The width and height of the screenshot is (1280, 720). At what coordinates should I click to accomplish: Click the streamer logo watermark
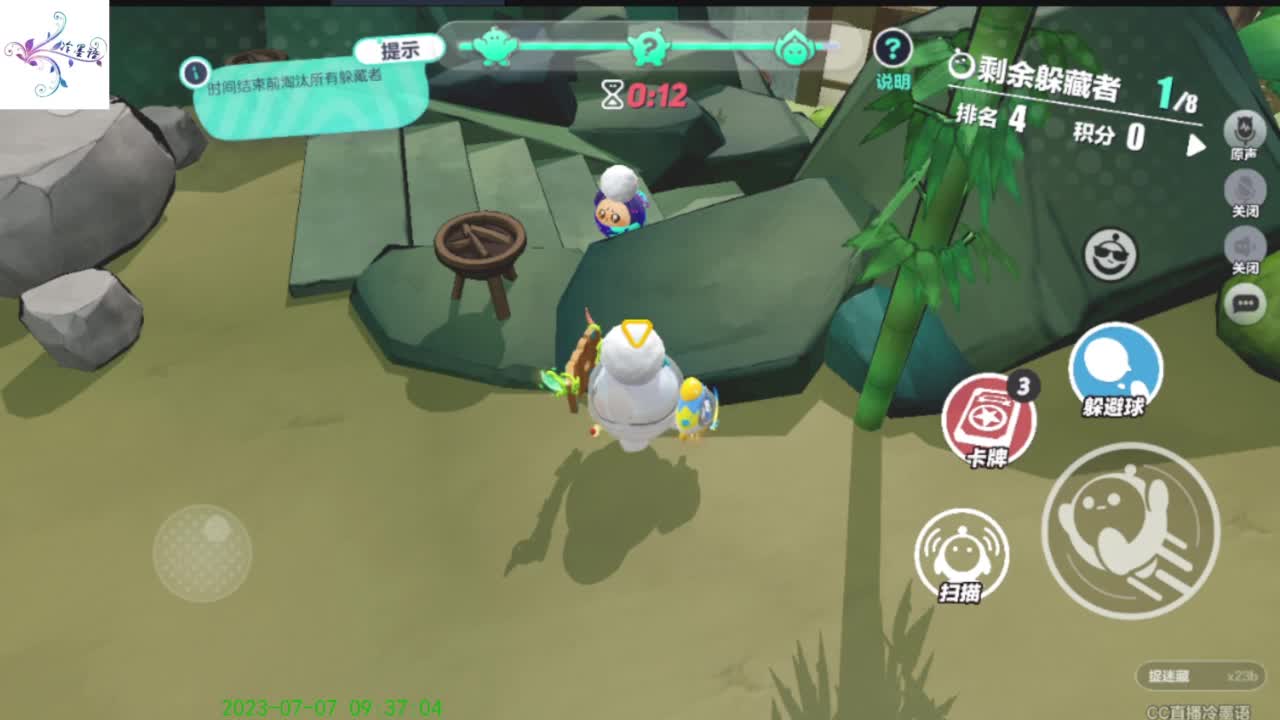pos(54,54)
